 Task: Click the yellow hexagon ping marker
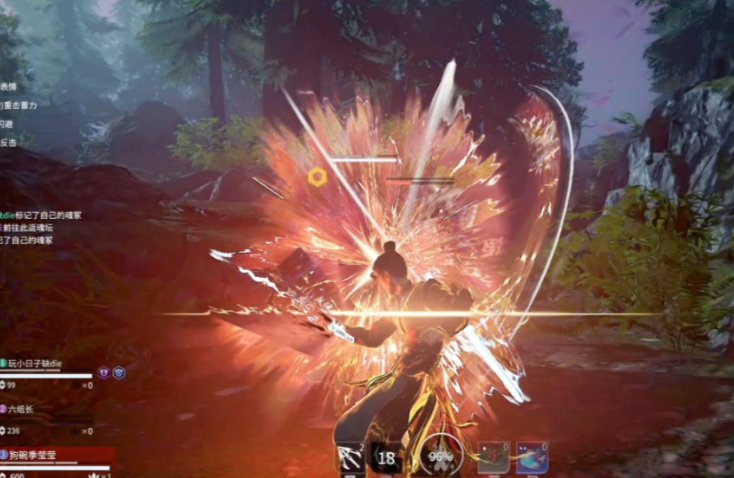tap(317, 177)
